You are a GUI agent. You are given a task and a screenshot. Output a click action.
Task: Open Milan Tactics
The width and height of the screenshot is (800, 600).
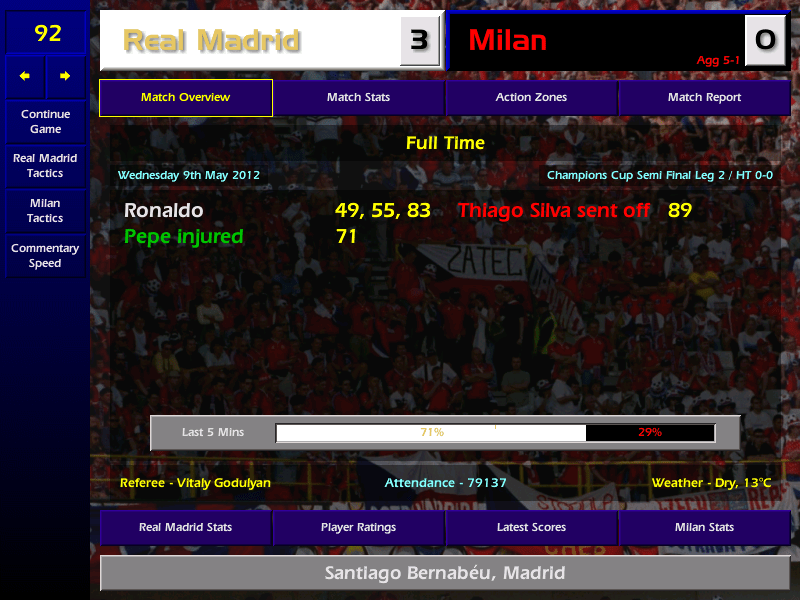(45, 211)
